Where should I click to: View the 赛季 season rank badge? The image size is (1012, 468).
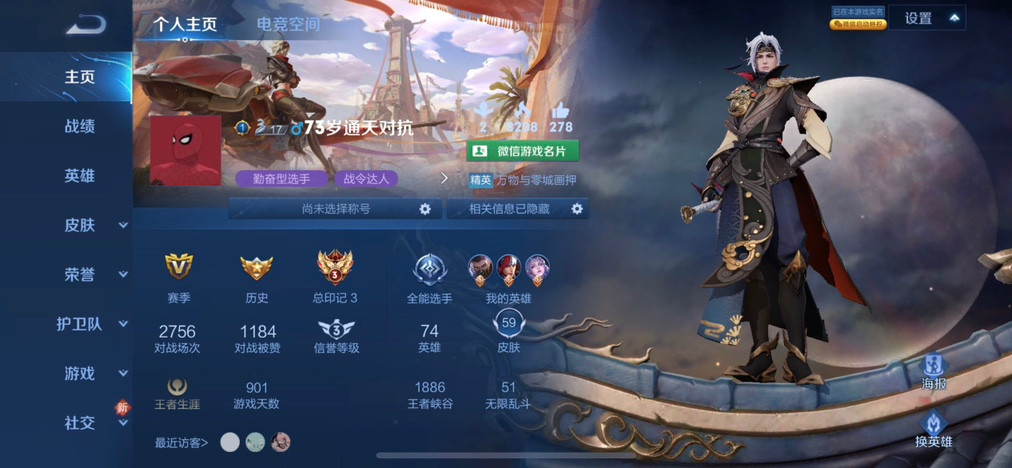[179, 267]
